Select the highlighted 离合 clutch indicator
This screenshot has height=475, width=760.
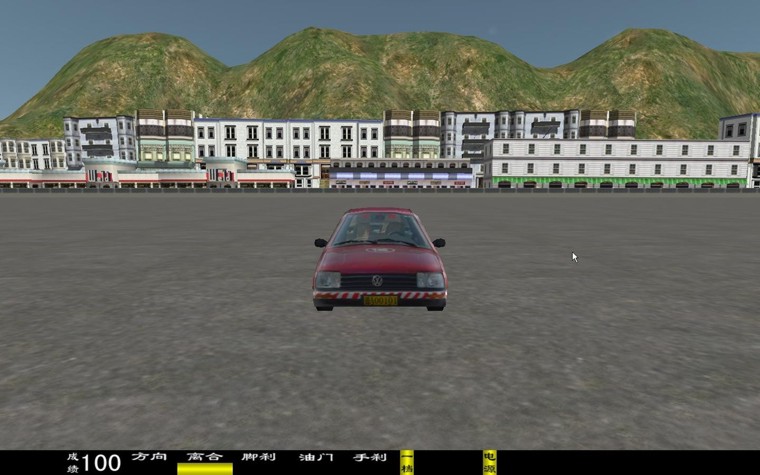pos(204,462)
